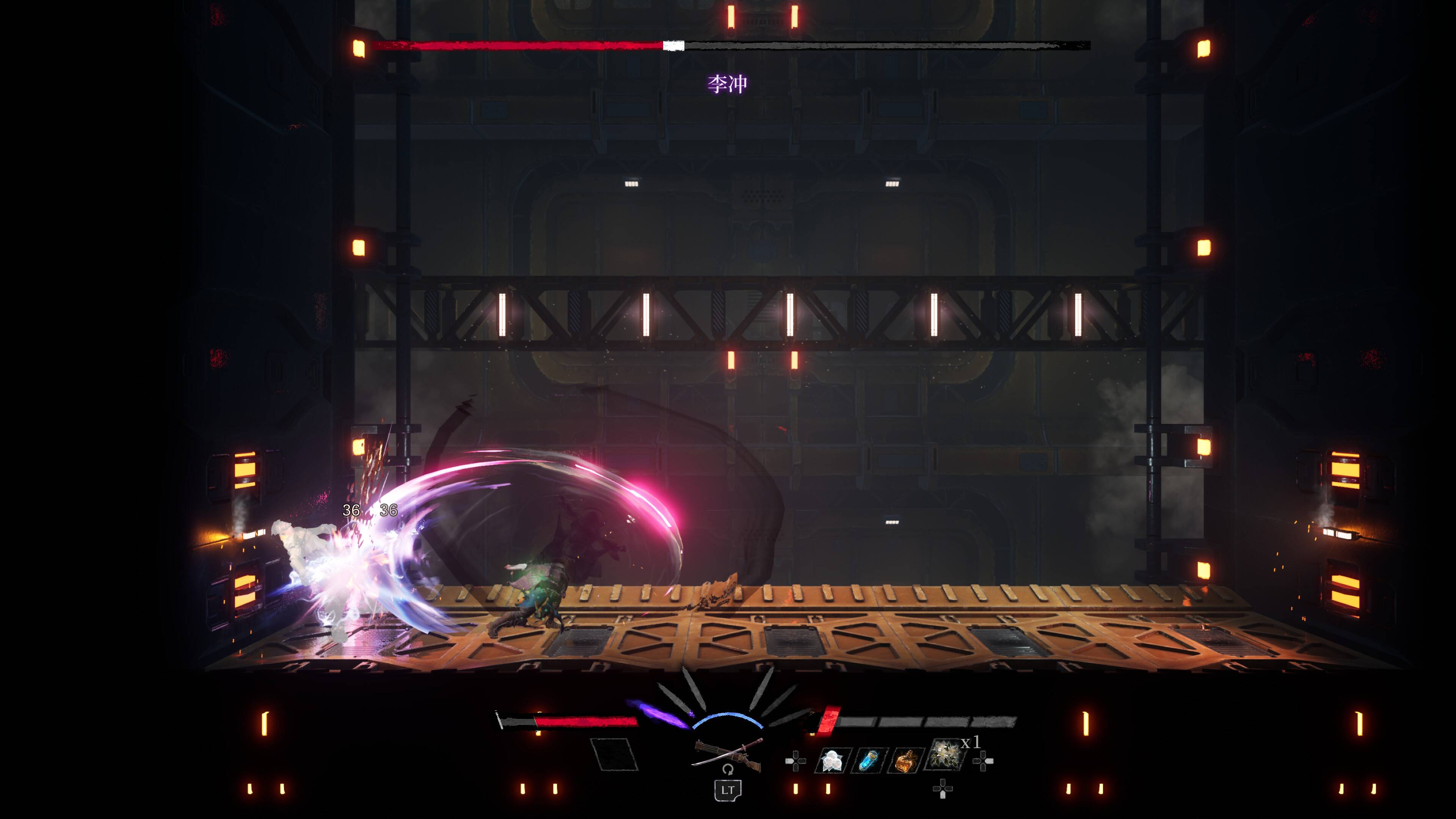Select the crossed katana and gun weapon icon
The image size is (1456, 819).
728,753
